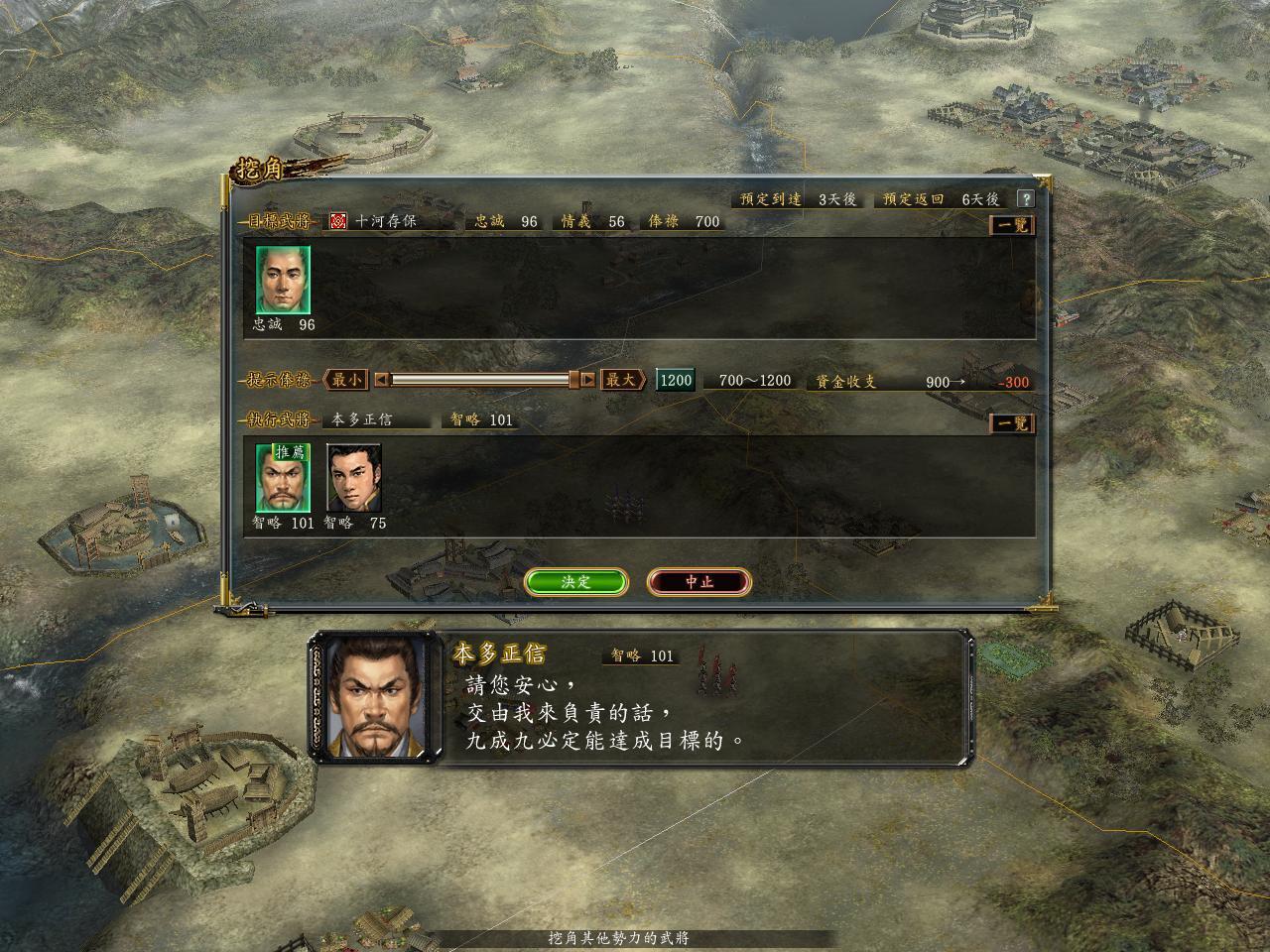Open 一覽 list for 目標武將
Screen dimensions: 1270x952
1012,225
